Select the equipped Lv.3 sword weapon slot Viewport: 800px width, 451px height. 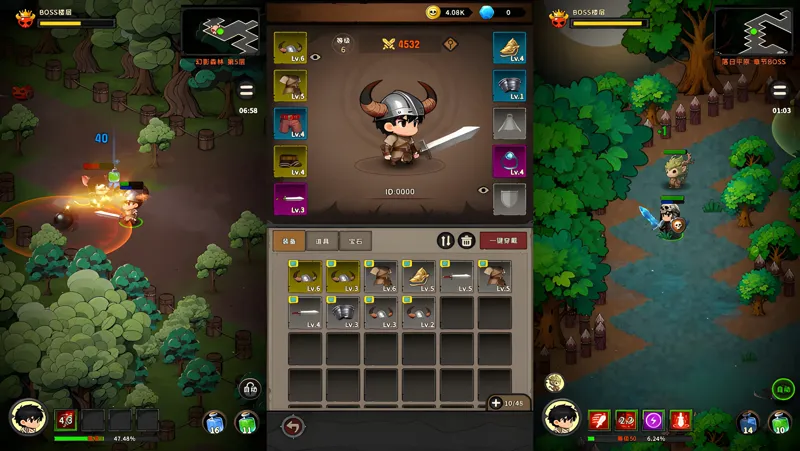click(290, 198)
